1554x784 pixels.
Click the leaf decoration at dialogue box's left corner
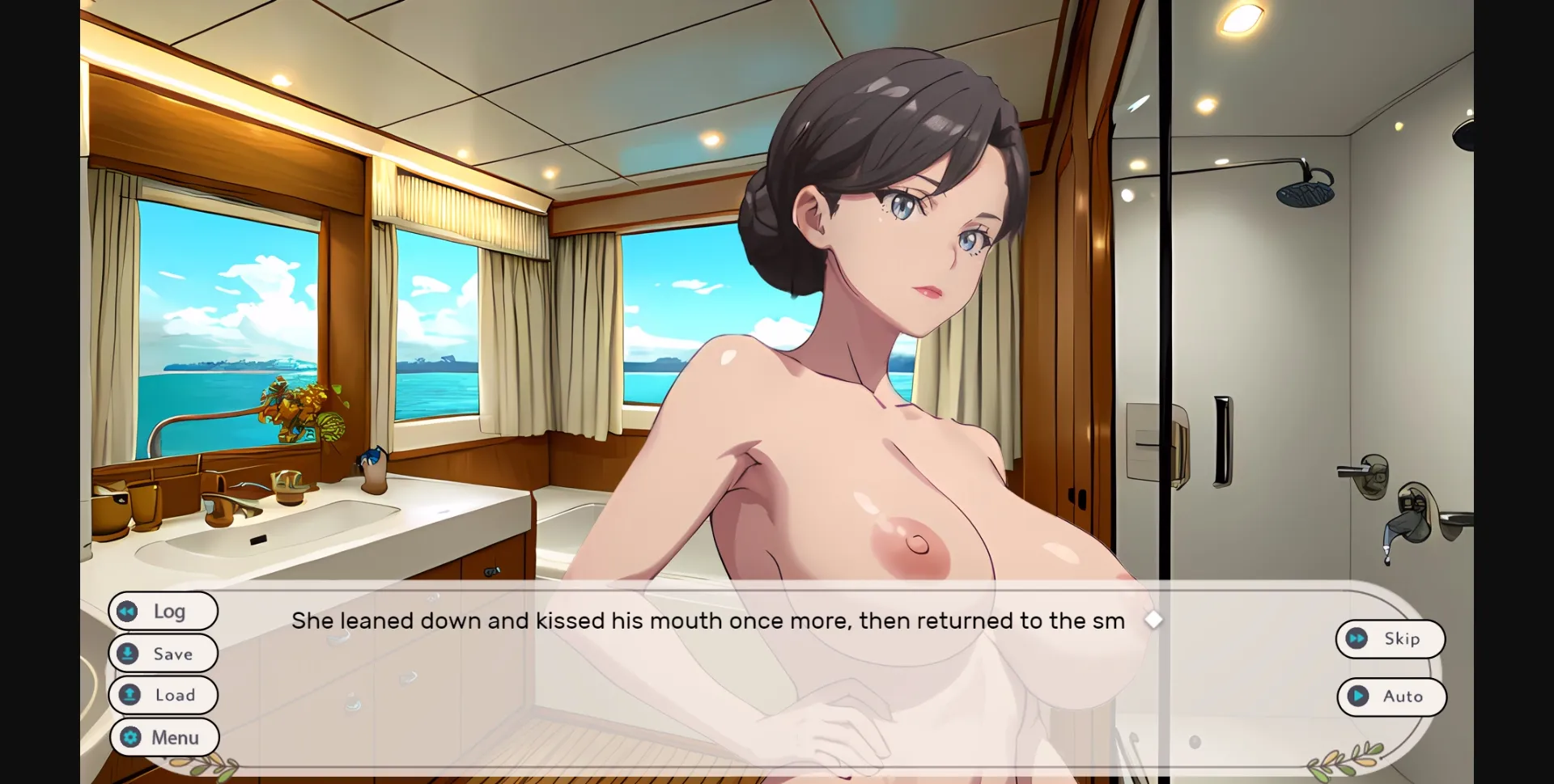tap(206, 762)
